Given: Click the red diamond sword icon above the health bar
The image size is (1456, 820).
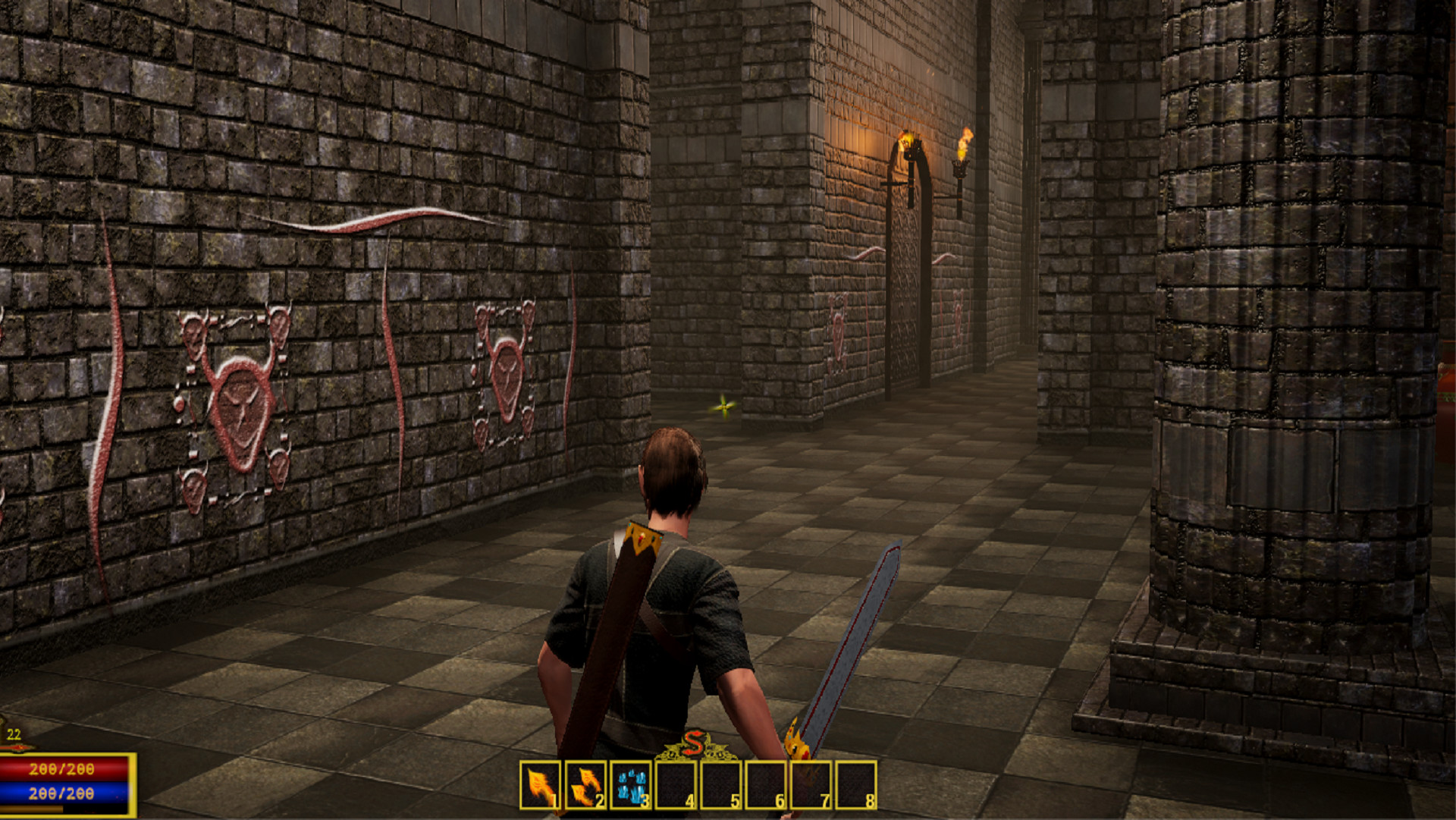Looking at the screenshot, I should click(17, 746).
